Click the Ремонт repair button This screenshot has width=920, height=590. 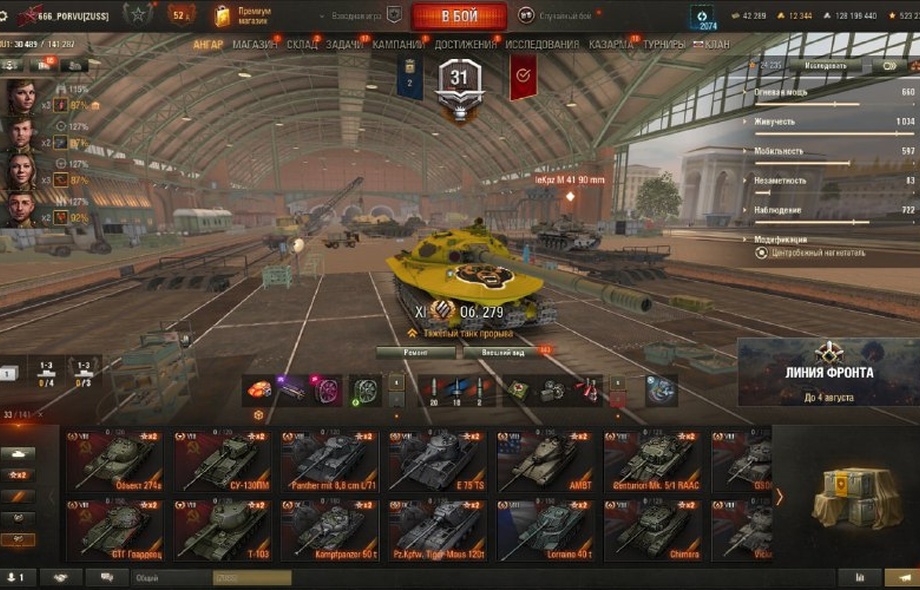click(x=416, y=352)
